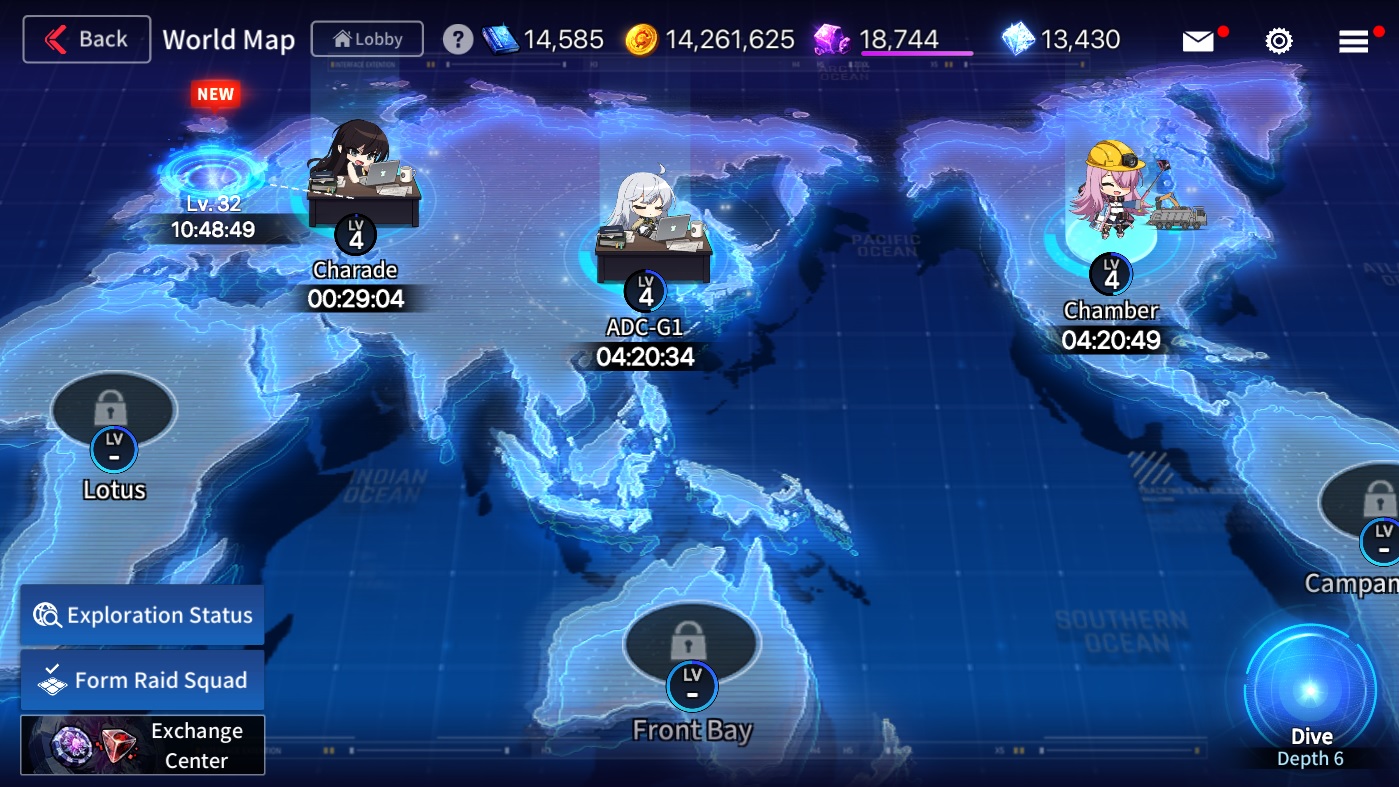Open the hamburger main menu

coord(1353,41)
